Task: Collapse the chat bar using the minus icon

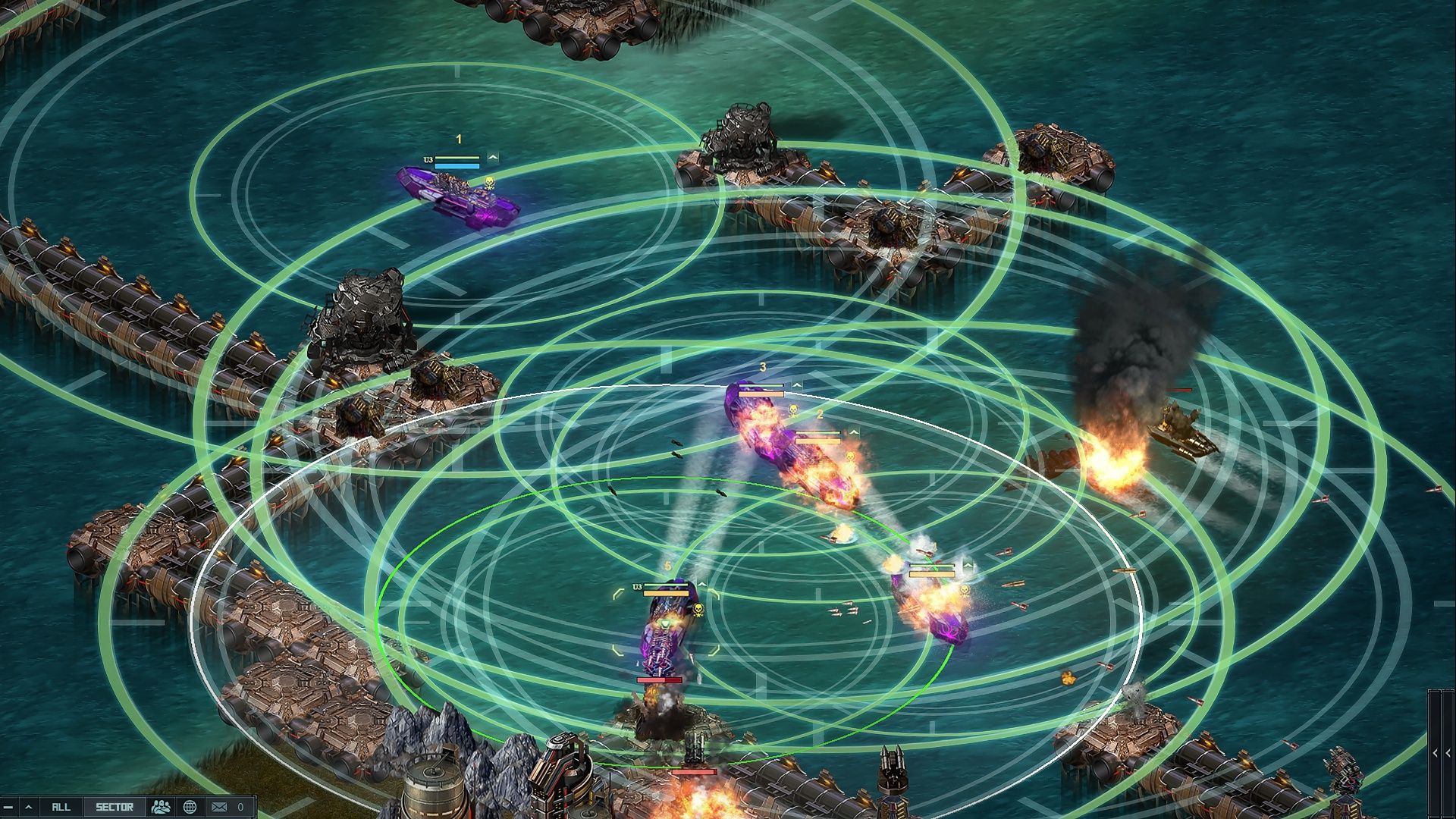Action: (8, 808)
